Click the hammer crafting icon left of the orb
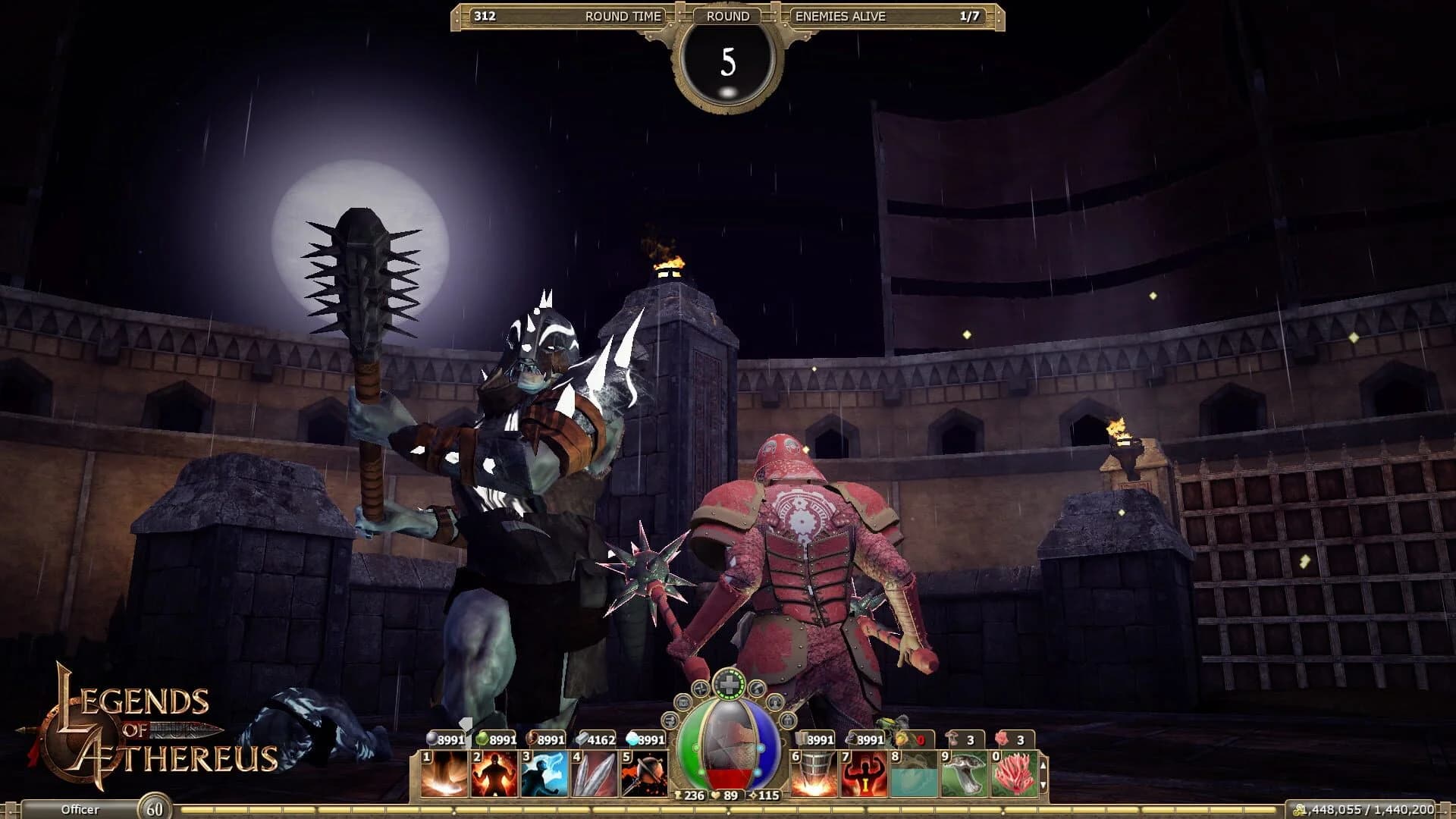Screen dimensions: 1456x819 click(670, 720)
